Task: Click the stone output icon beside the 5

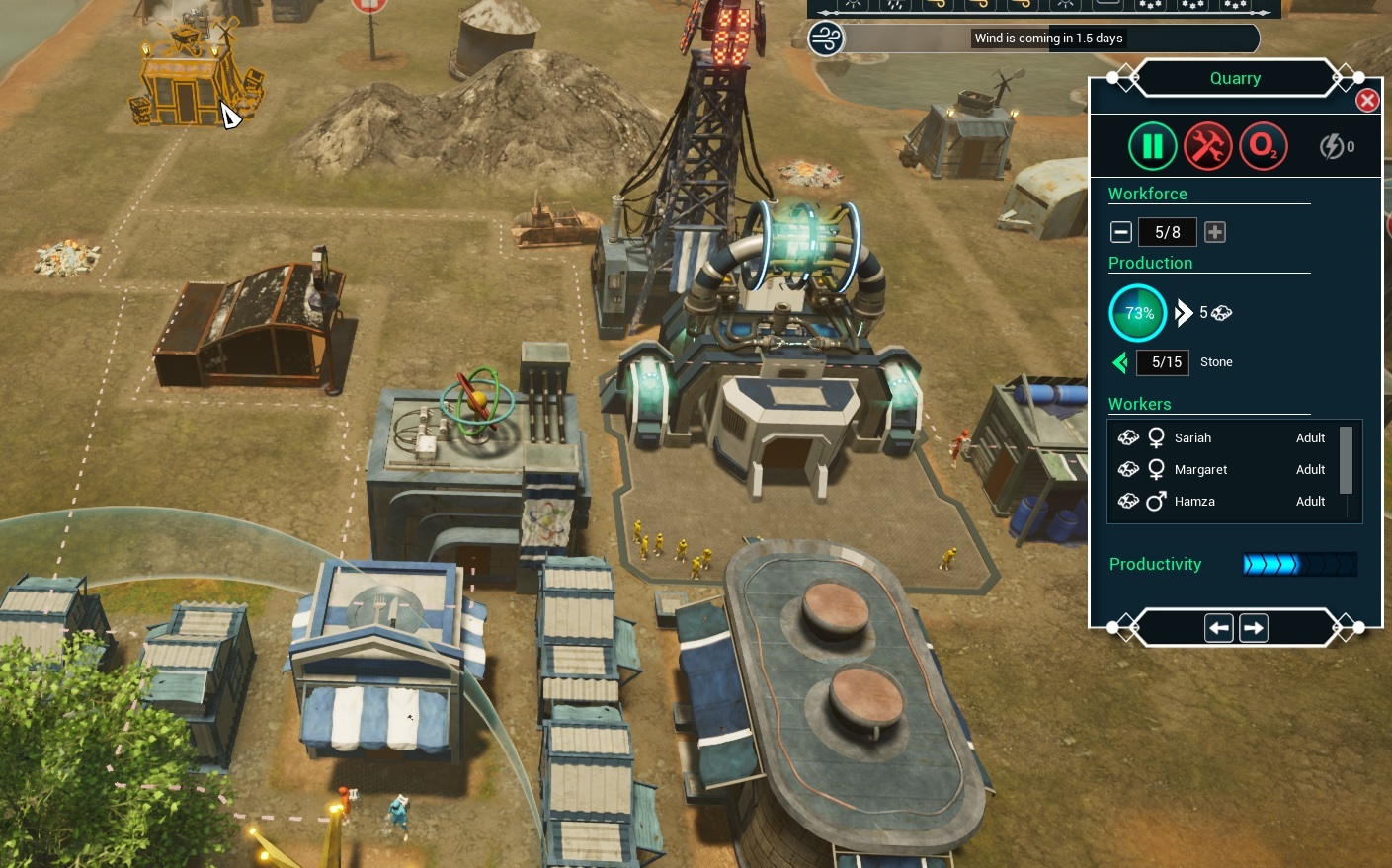Action: coord(1221,312)
